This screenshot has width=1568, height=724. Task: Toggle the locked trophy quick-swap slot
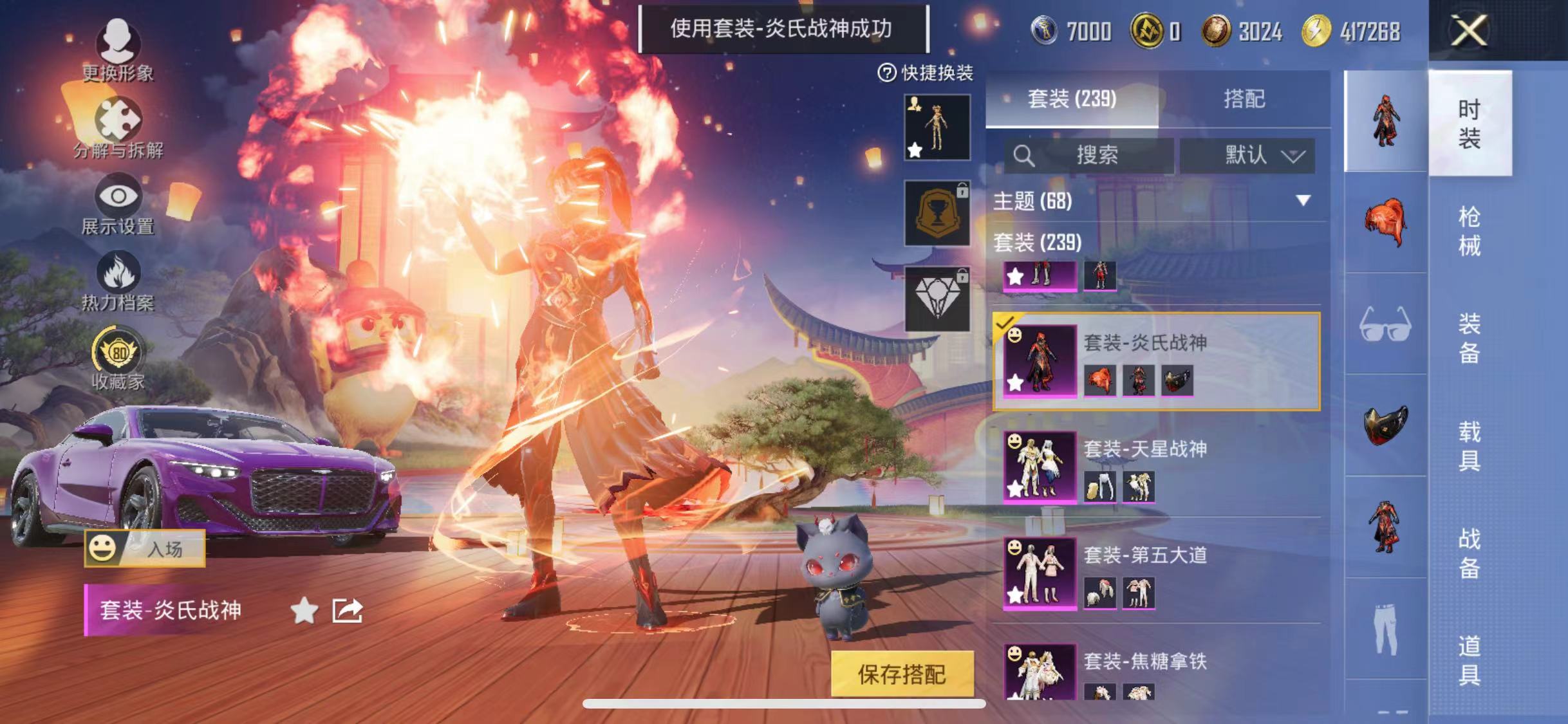tap(937, 212)
